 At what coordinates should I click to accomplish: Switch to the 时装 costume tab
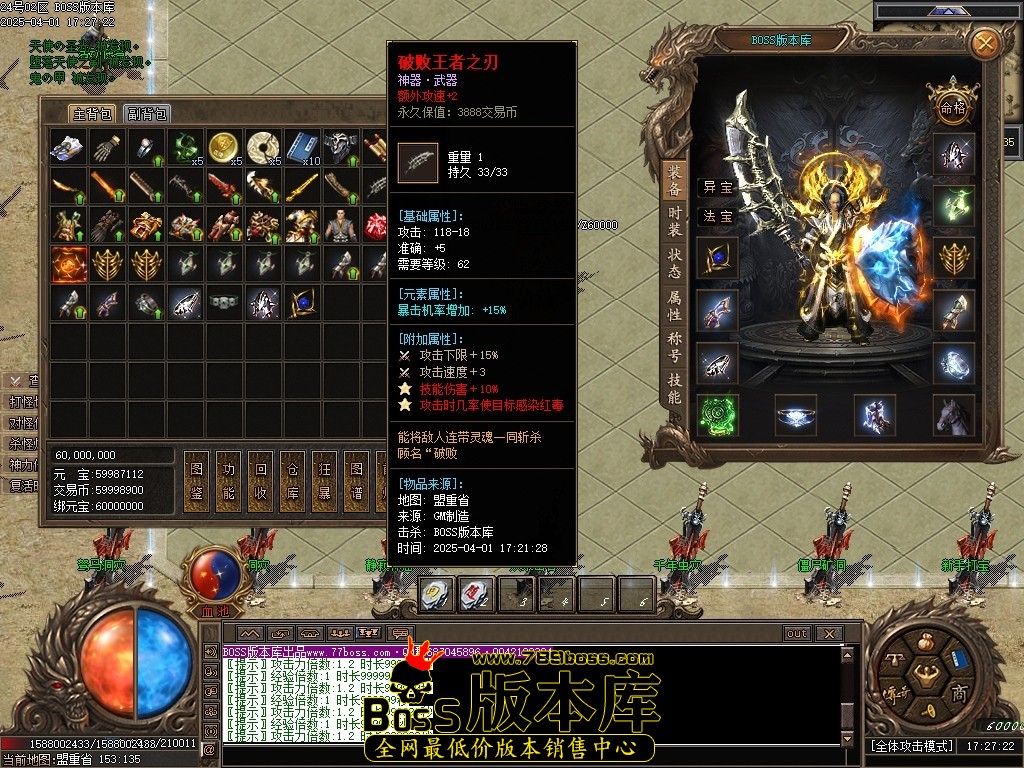coord(675,220)
